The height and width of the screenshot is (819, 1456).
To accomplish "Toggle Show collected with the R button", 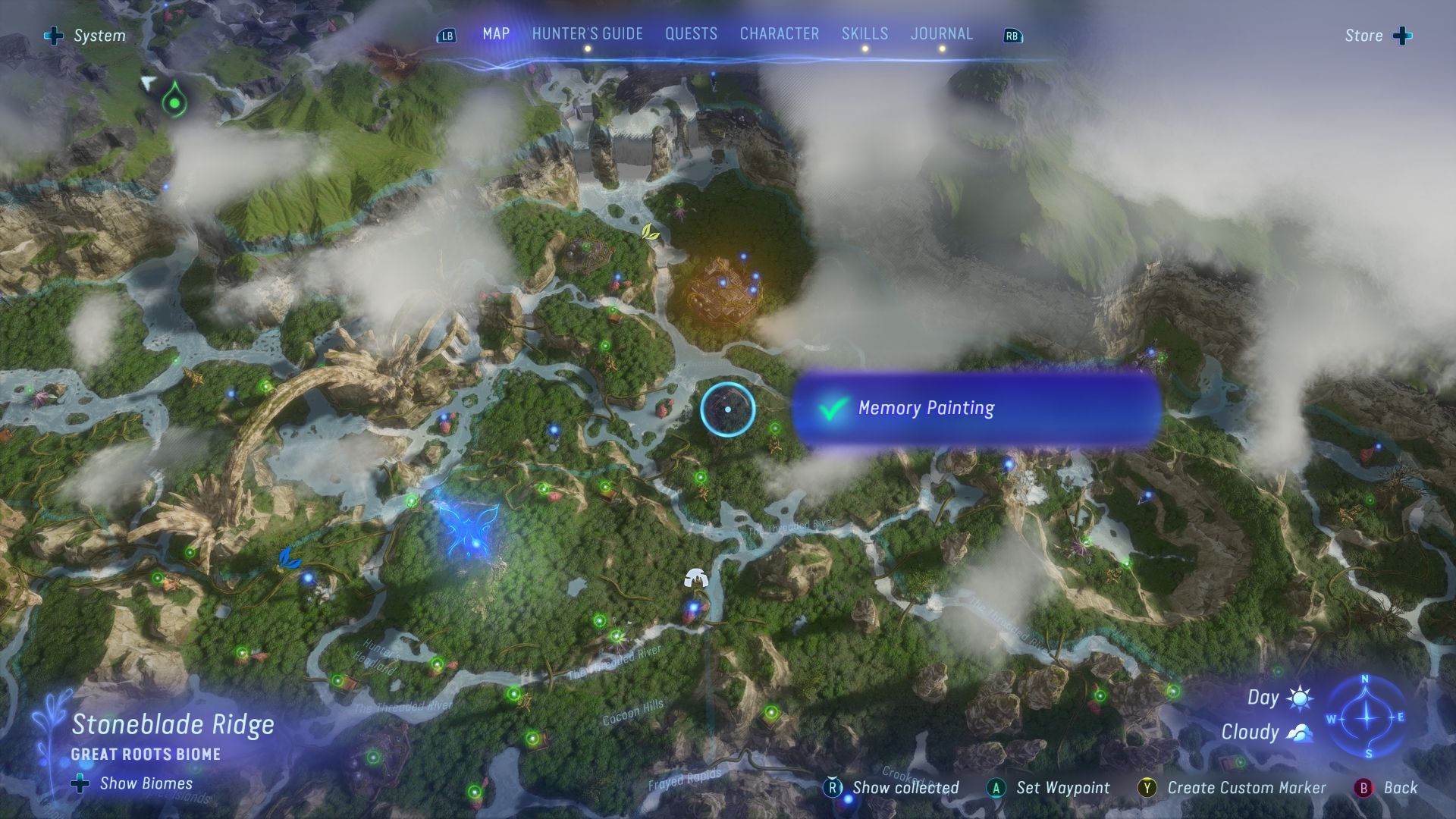I will tap(834, 788).
